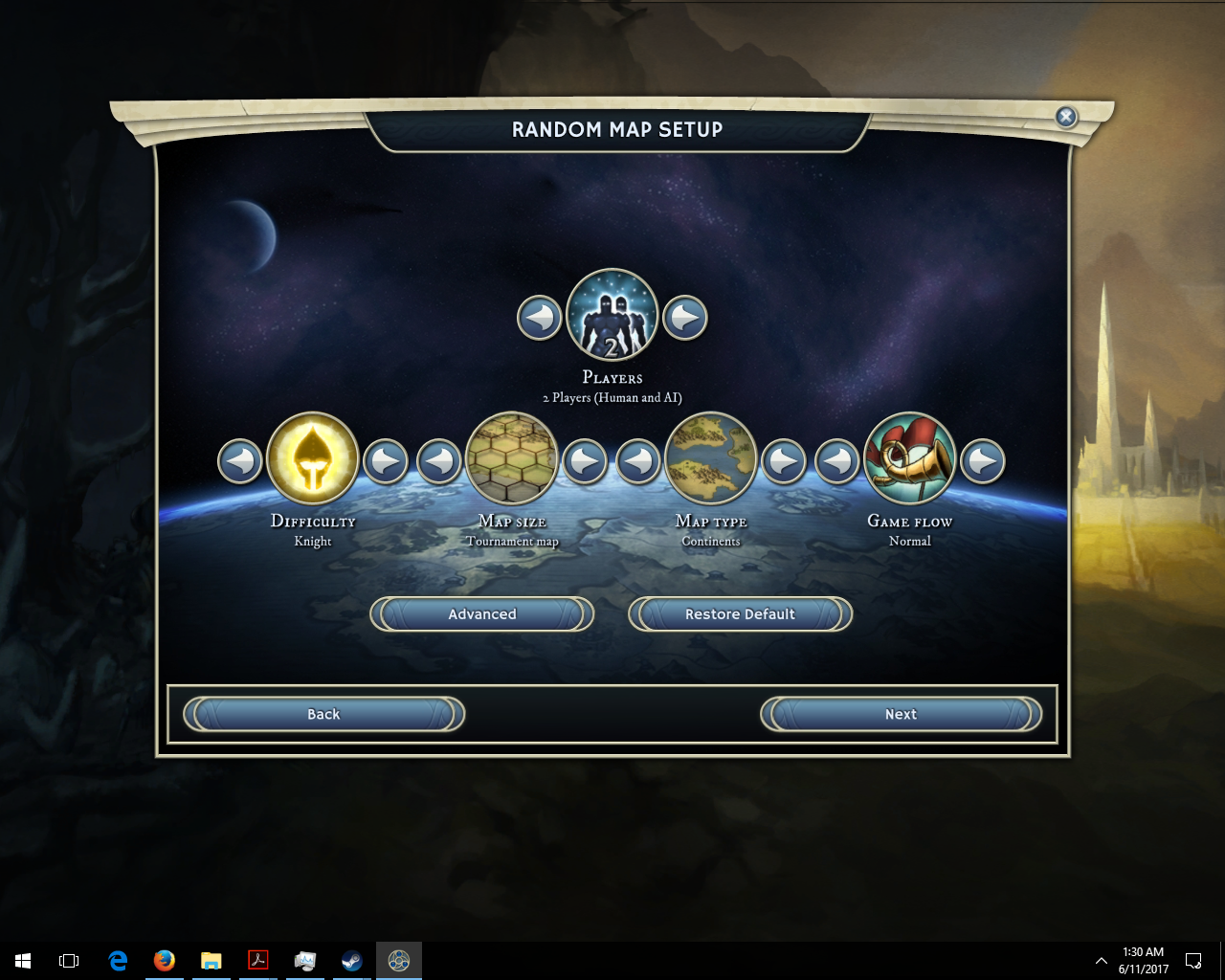Choose a larger Map Size
The image size is (1225, 980).
pyautogui.click(x=585, y=461)
